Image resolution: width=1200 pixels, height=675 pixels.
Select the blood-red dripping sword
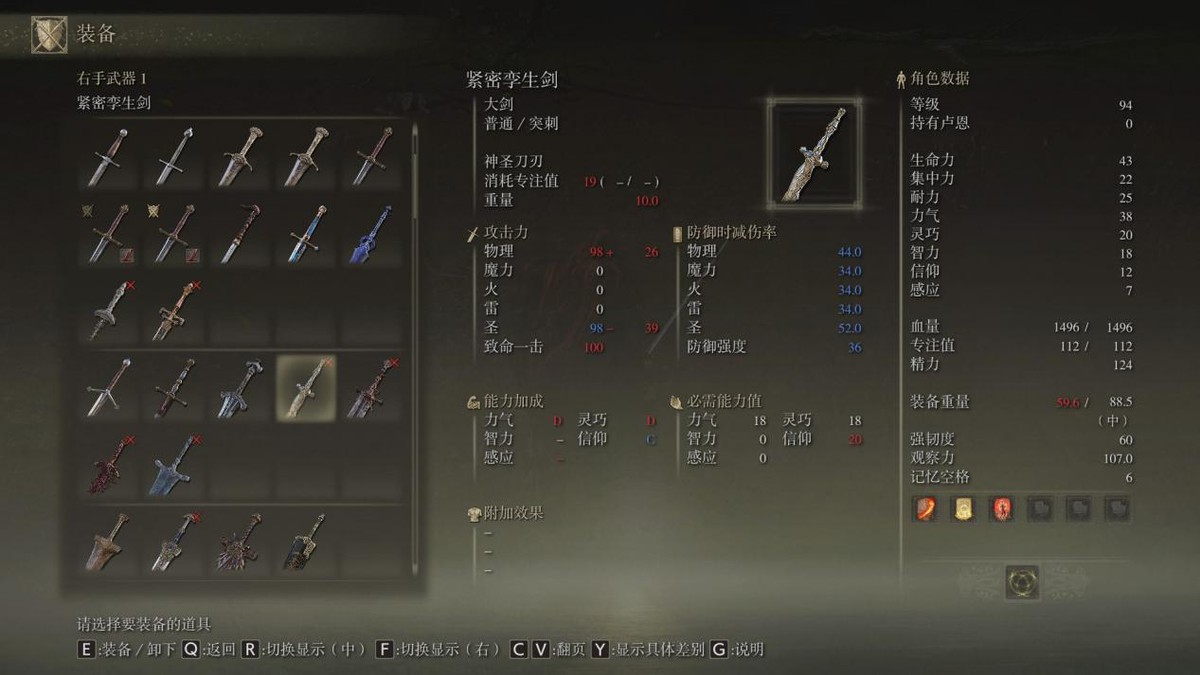(109, 464)
